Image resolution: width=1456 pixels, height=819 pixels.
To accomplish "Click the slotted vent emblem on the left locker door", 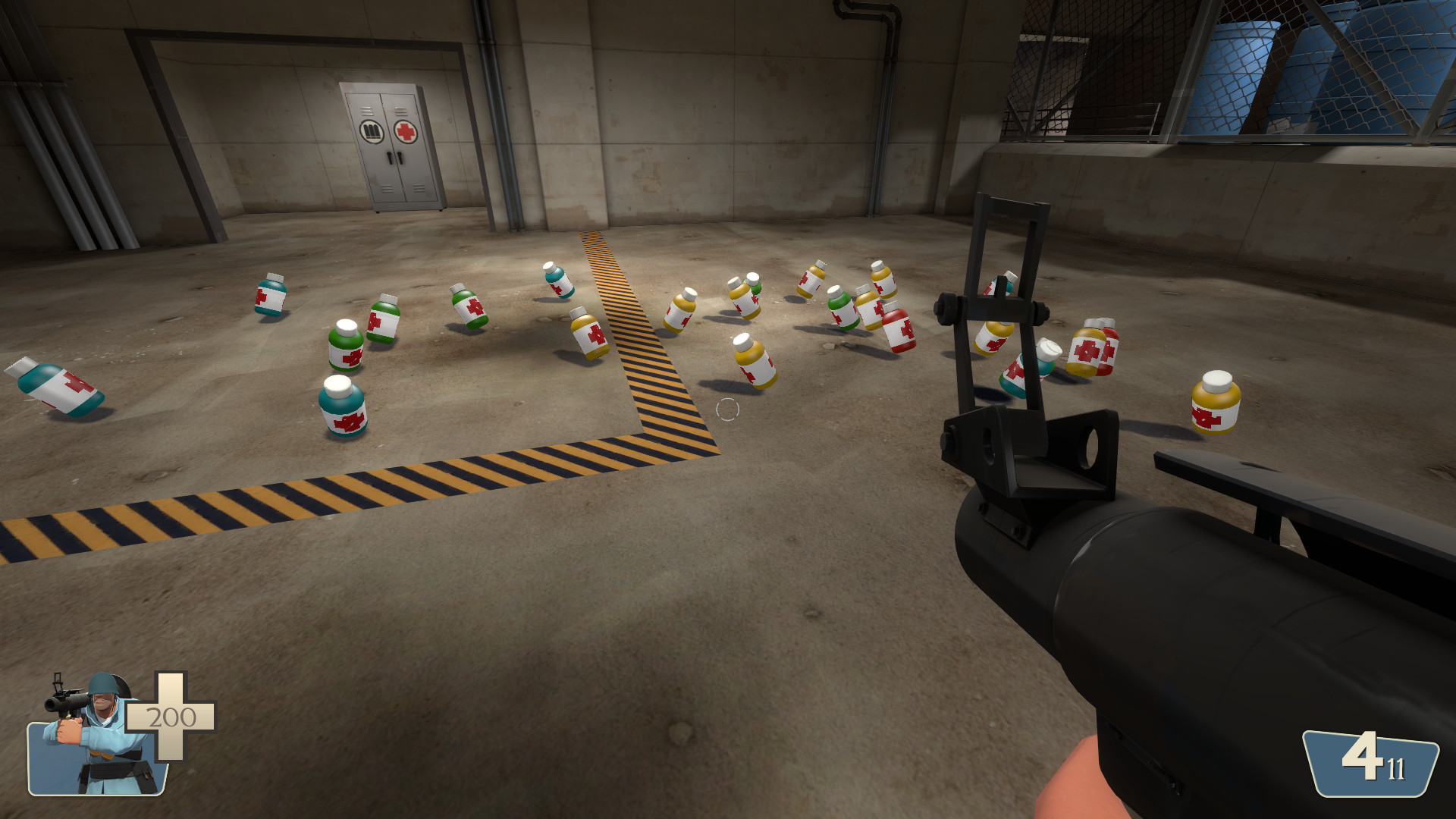I will click(x=372, y=130).
